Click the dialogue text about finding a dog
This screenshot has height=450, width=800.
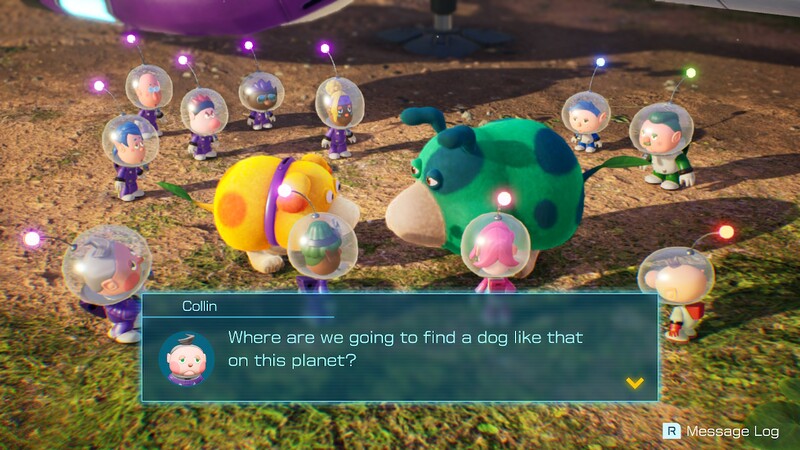coord(405,348)
